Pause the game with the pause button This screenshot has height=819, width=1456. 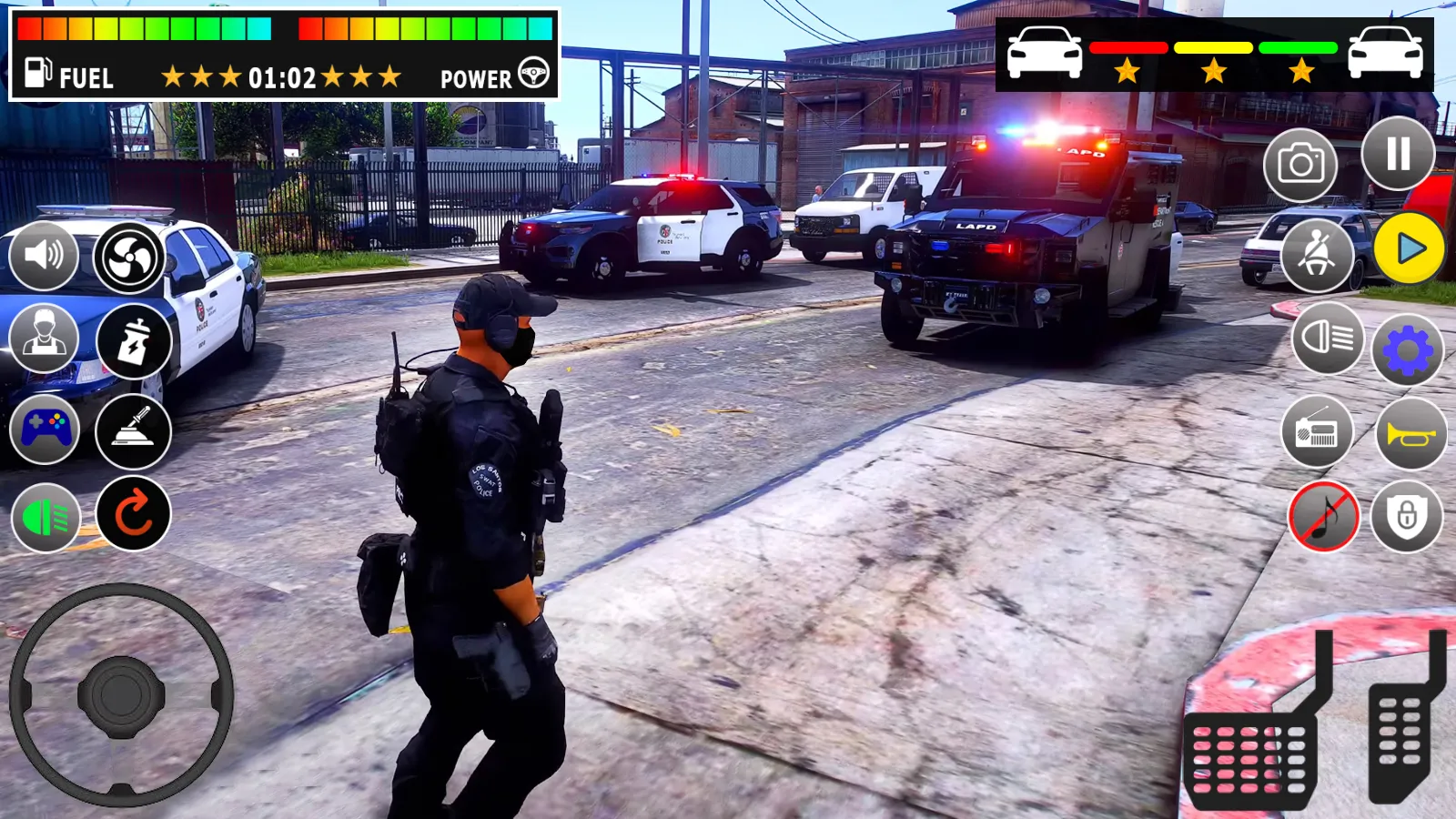tap(1398, 154)
